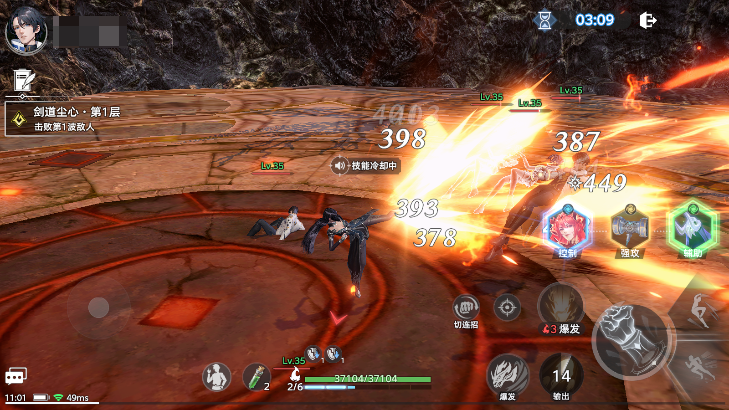
Task: Open the chat bubble icon
Action: coord(15,376)
